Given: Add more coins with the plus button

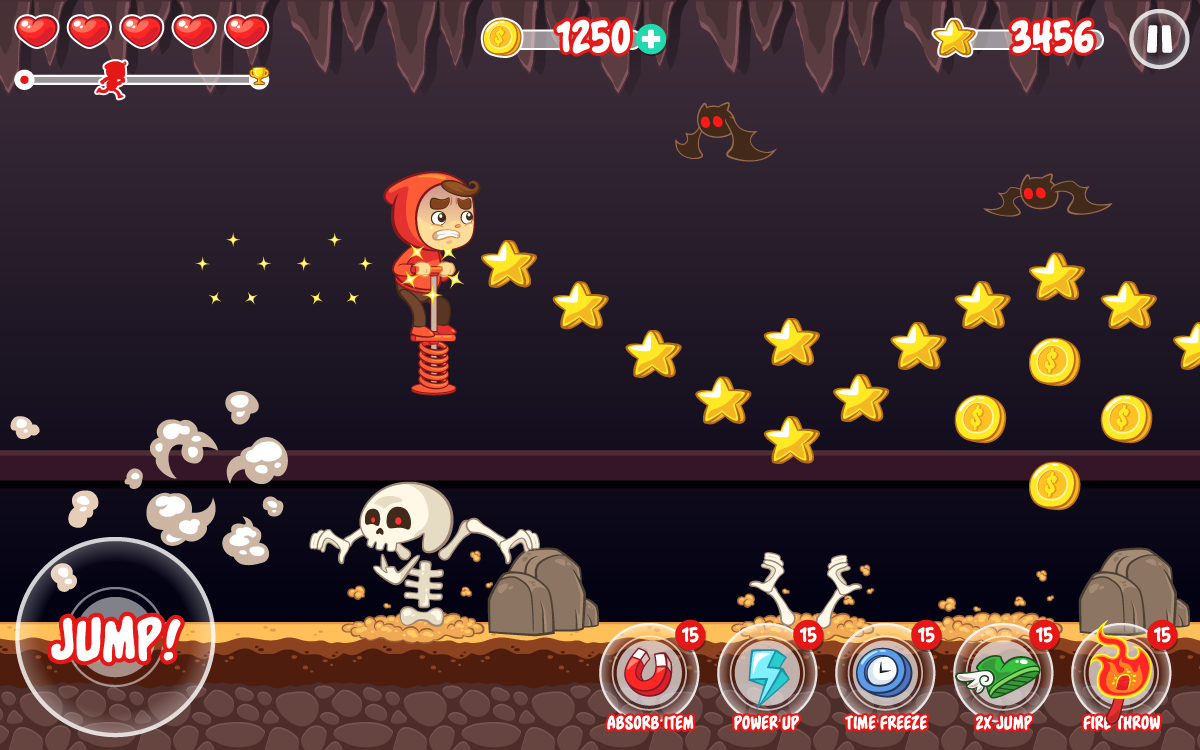Looking at the screenshot, I should click(x=651, y=39).
